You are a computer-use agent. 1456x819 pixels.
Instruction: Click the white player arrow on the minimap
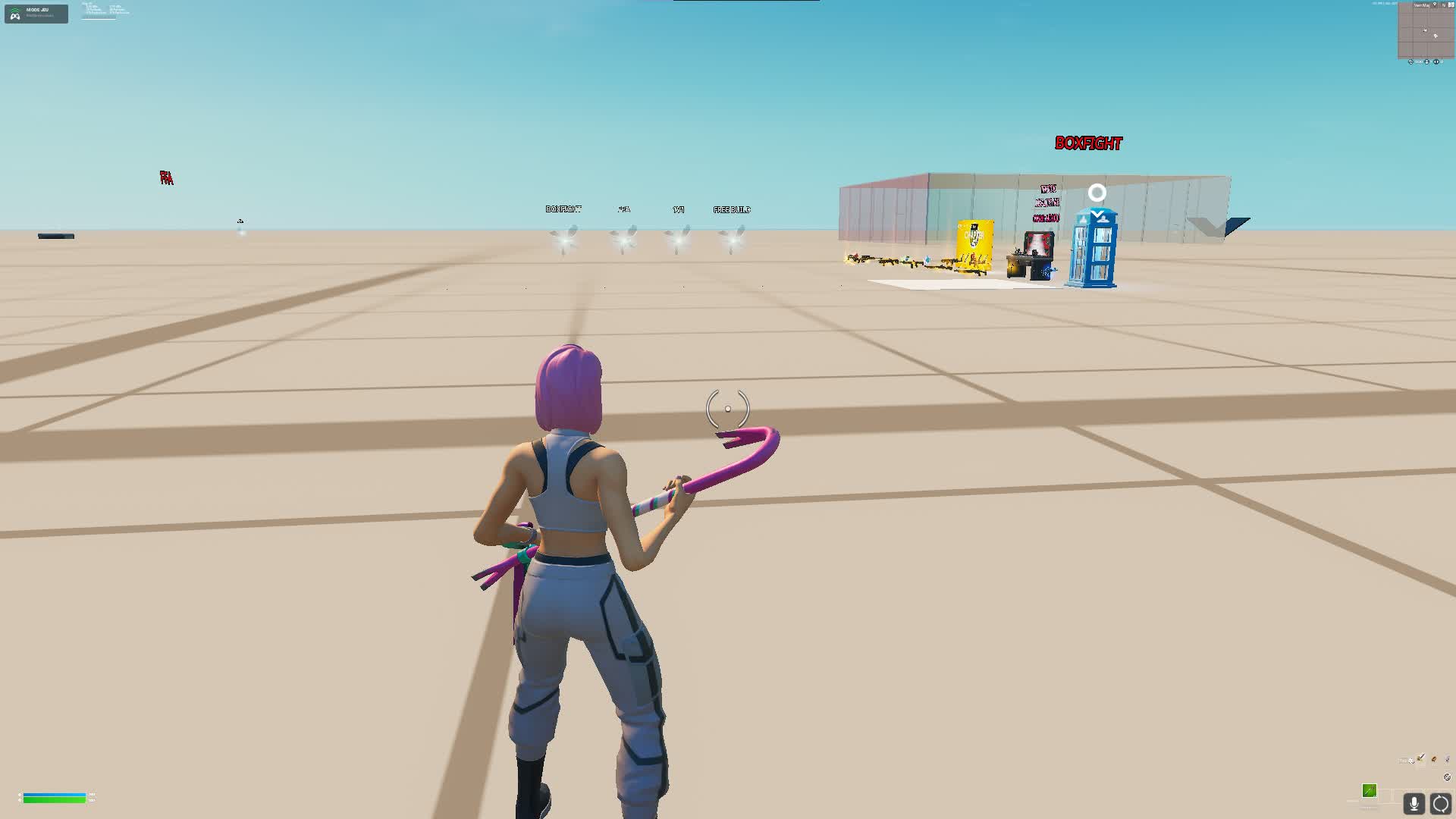point(1426,30)
